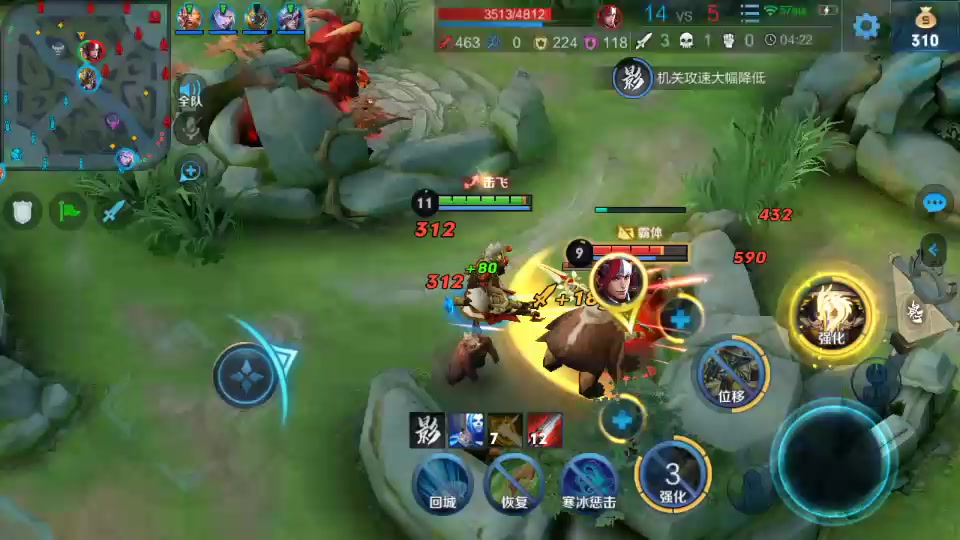Open the blue chat bubble
960x540 pixels.
click(934, 204)
